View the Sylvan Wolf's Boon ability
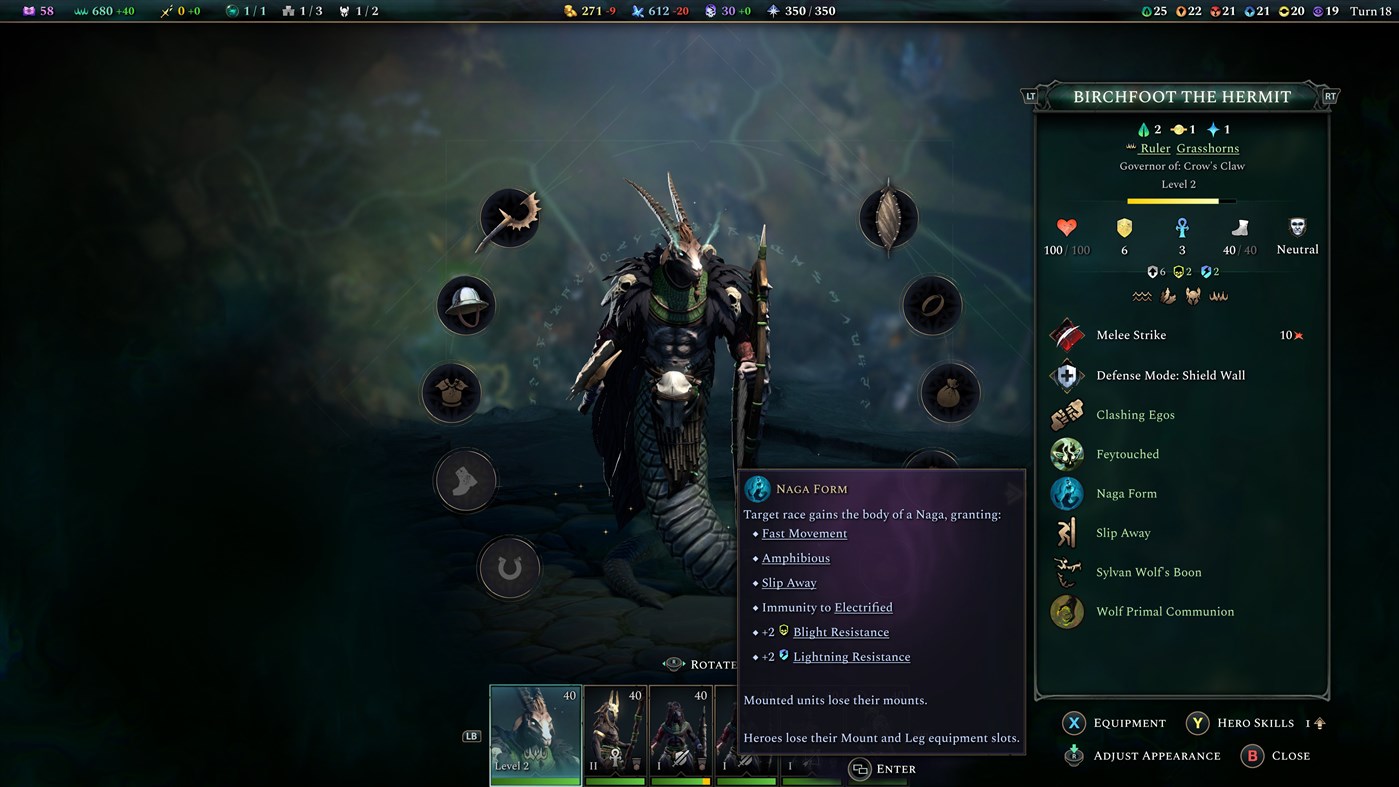 tap(1066, 572)
